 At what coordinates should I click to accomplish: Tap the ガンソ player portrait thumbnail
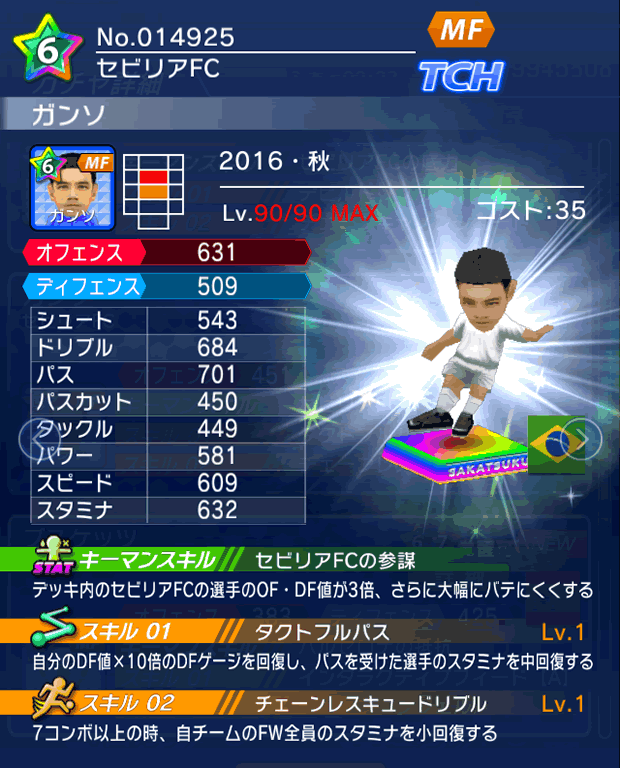[73, 187]
